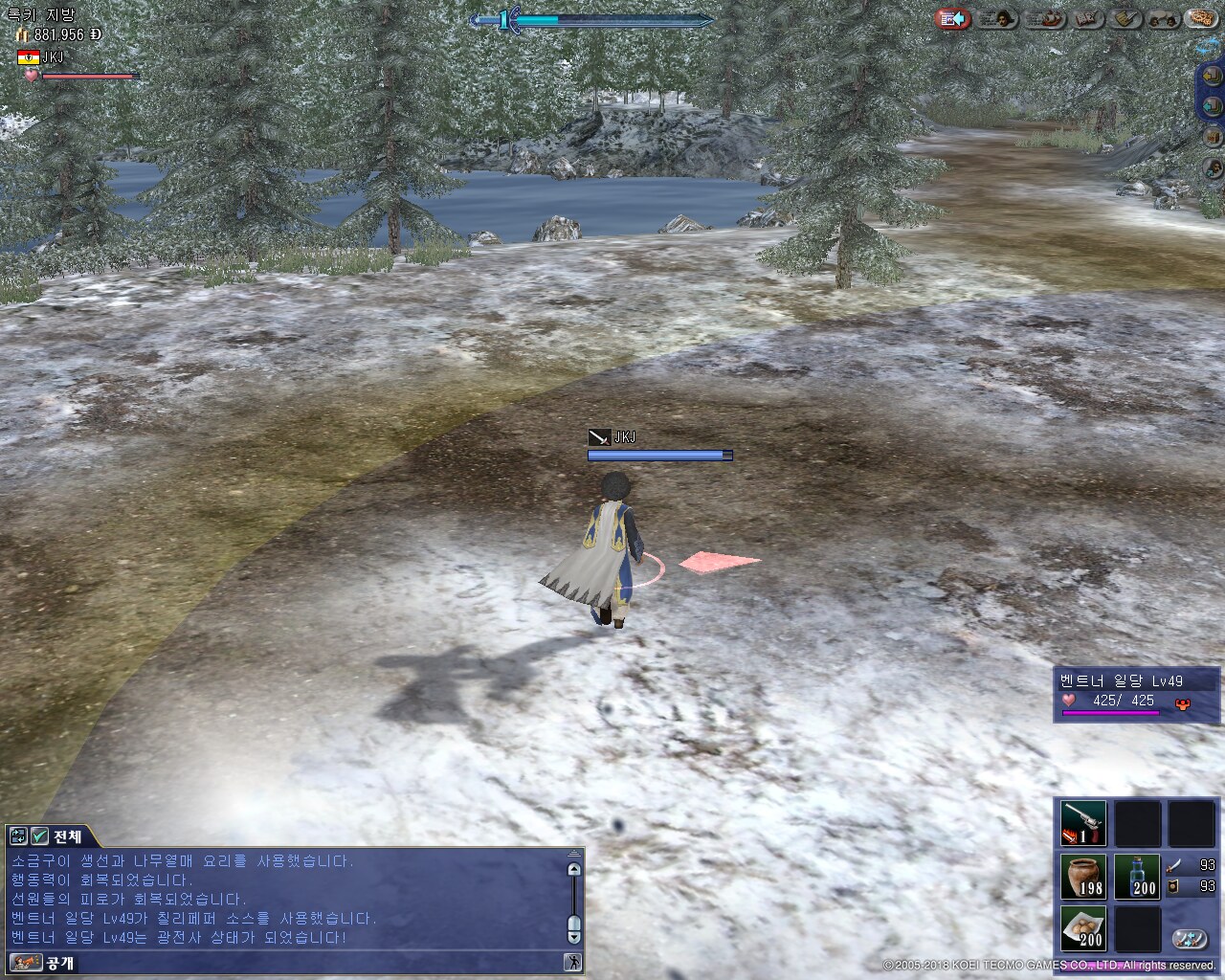Click the portrait-with-arrow icon on the side bar
This screenshot has height=980, width=1225.
[1212, 168]
